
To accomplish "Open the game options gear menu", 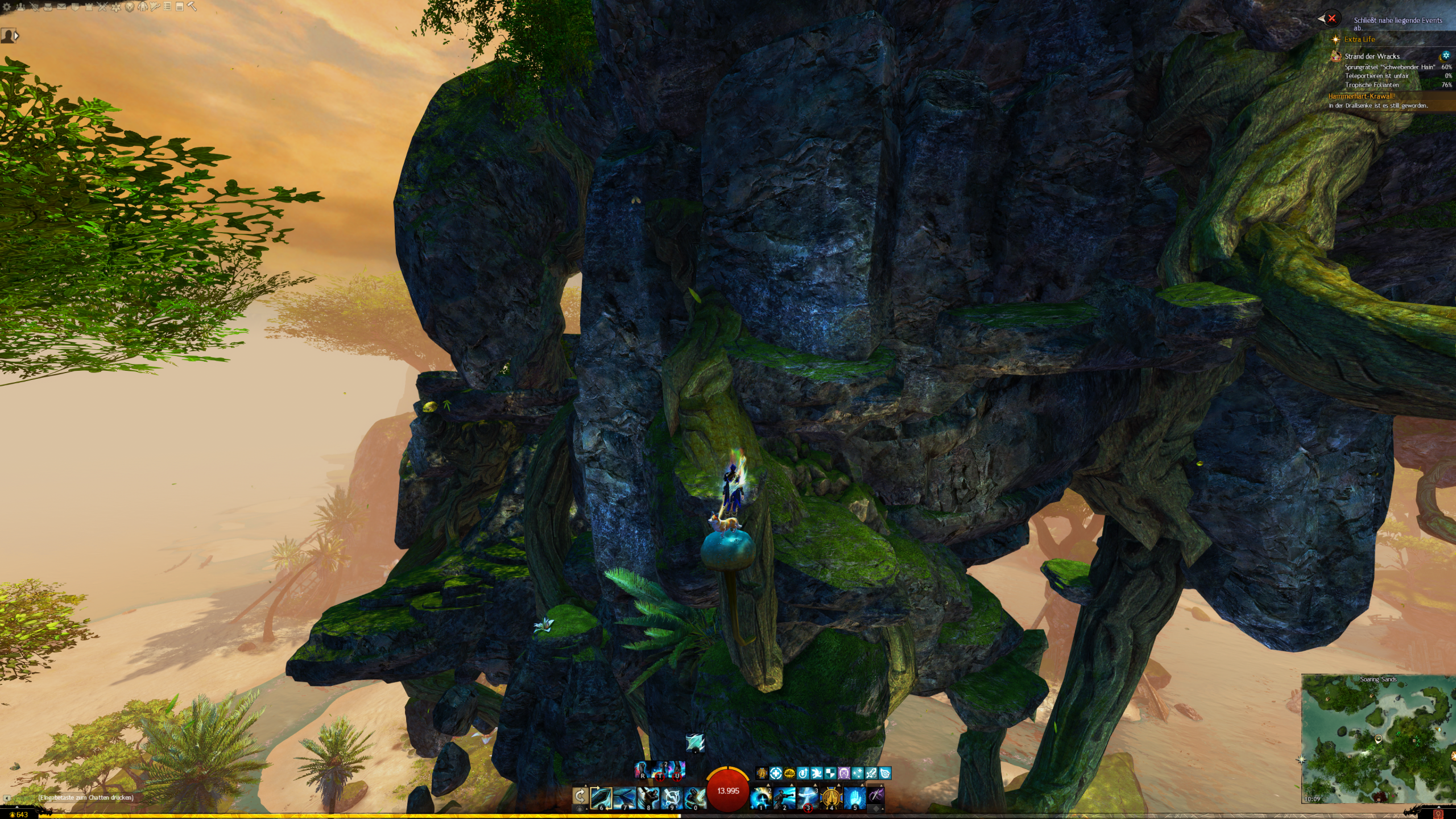I will pyautogui.click(x=7, y=7).
